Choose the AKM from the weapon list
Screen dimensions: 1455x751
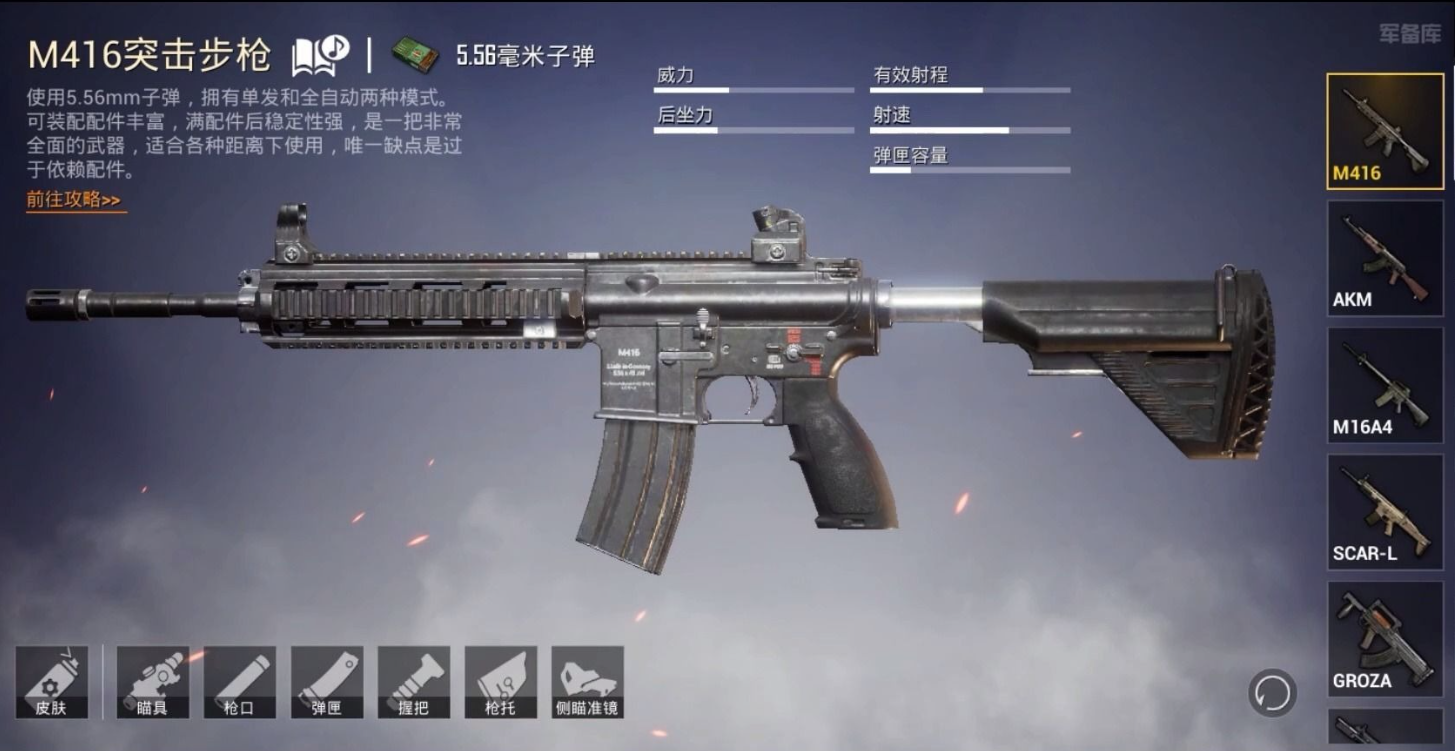(1384, 257)
